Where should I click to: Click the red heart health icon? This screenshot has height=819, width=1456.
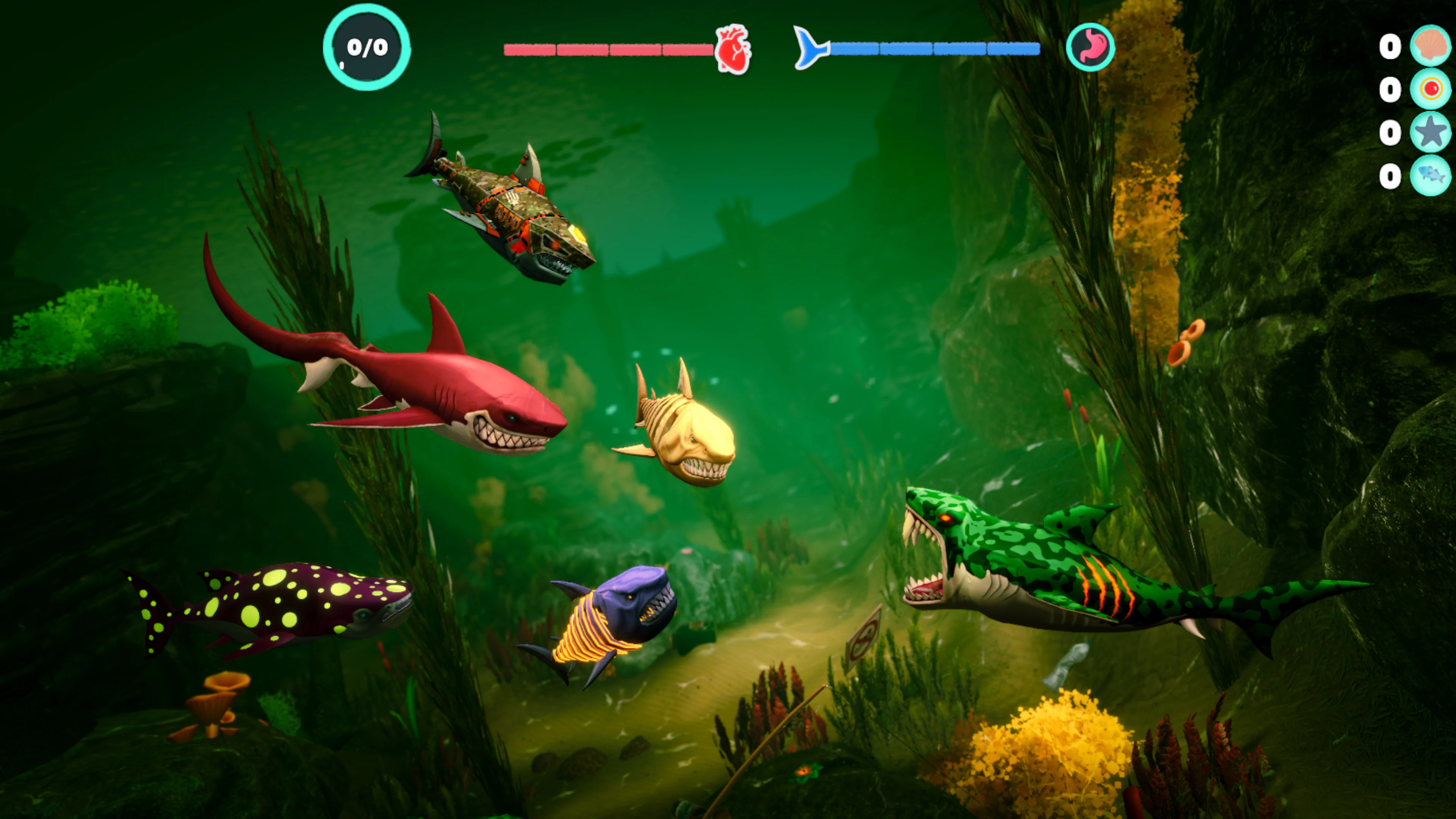coord(733,50)
